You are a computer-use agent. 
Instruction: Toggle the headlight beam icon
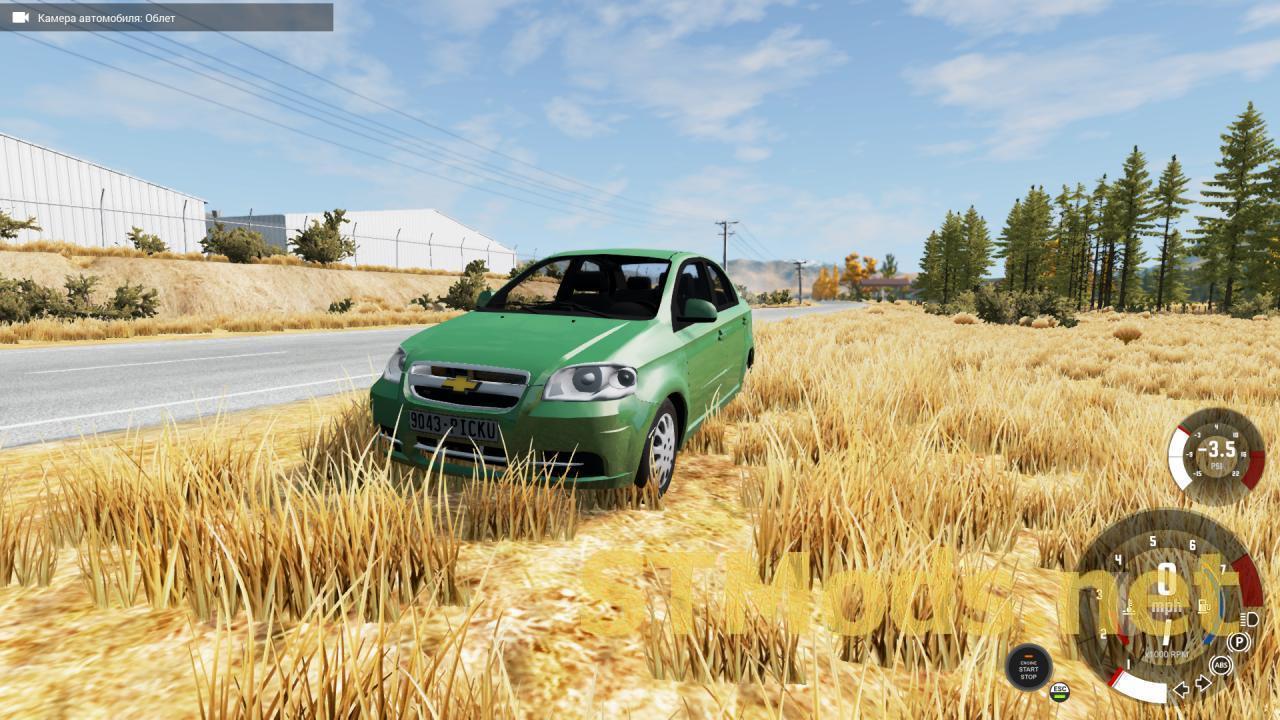click(x=1249, y=619)
